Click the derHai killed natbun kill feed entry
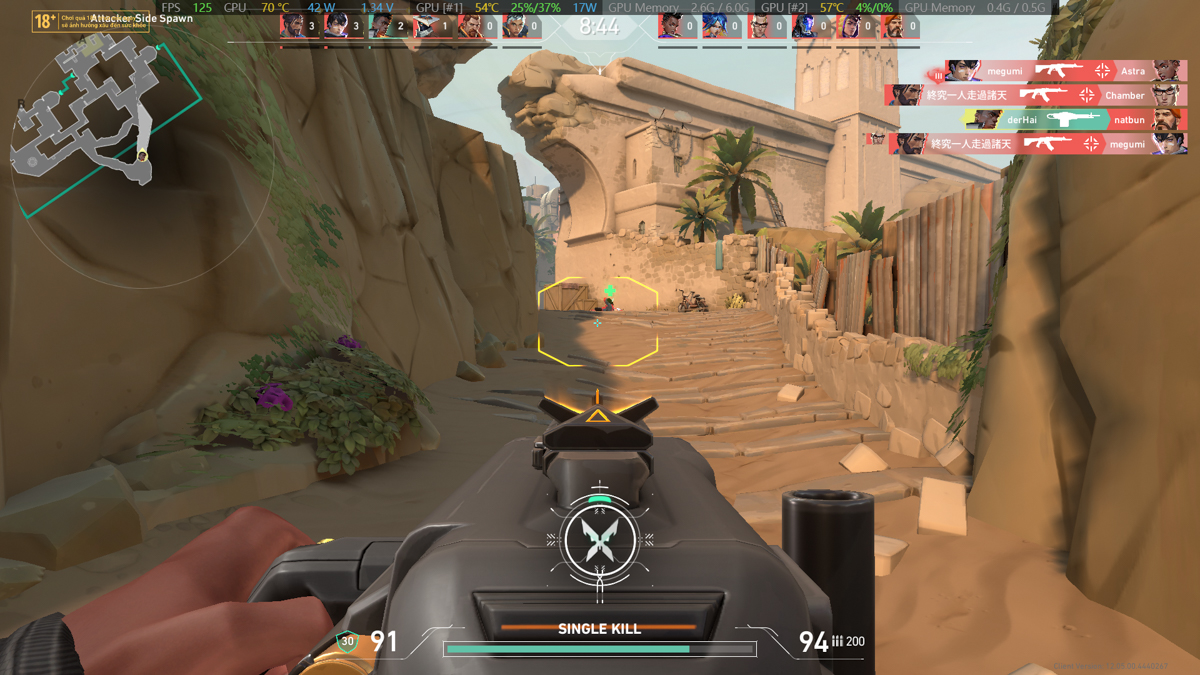Image resolution: width=1200 pixels, height=675 pixels. click(x=1075, y=120)
